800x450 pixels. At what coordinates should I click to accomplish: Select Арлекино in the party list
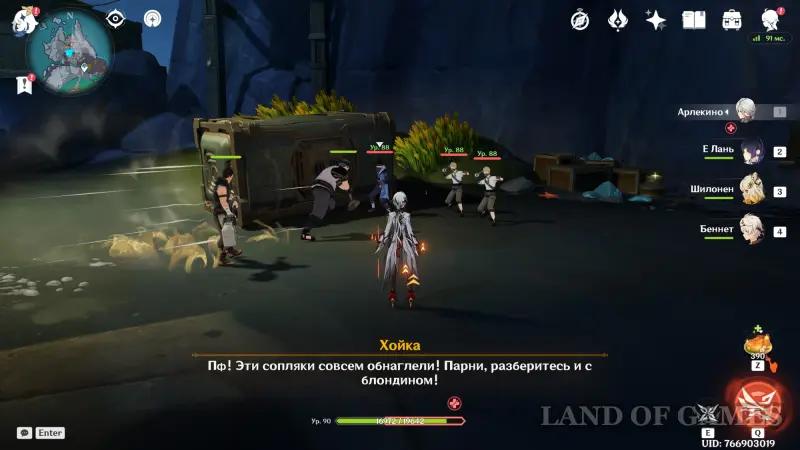[x=745, y=111]
